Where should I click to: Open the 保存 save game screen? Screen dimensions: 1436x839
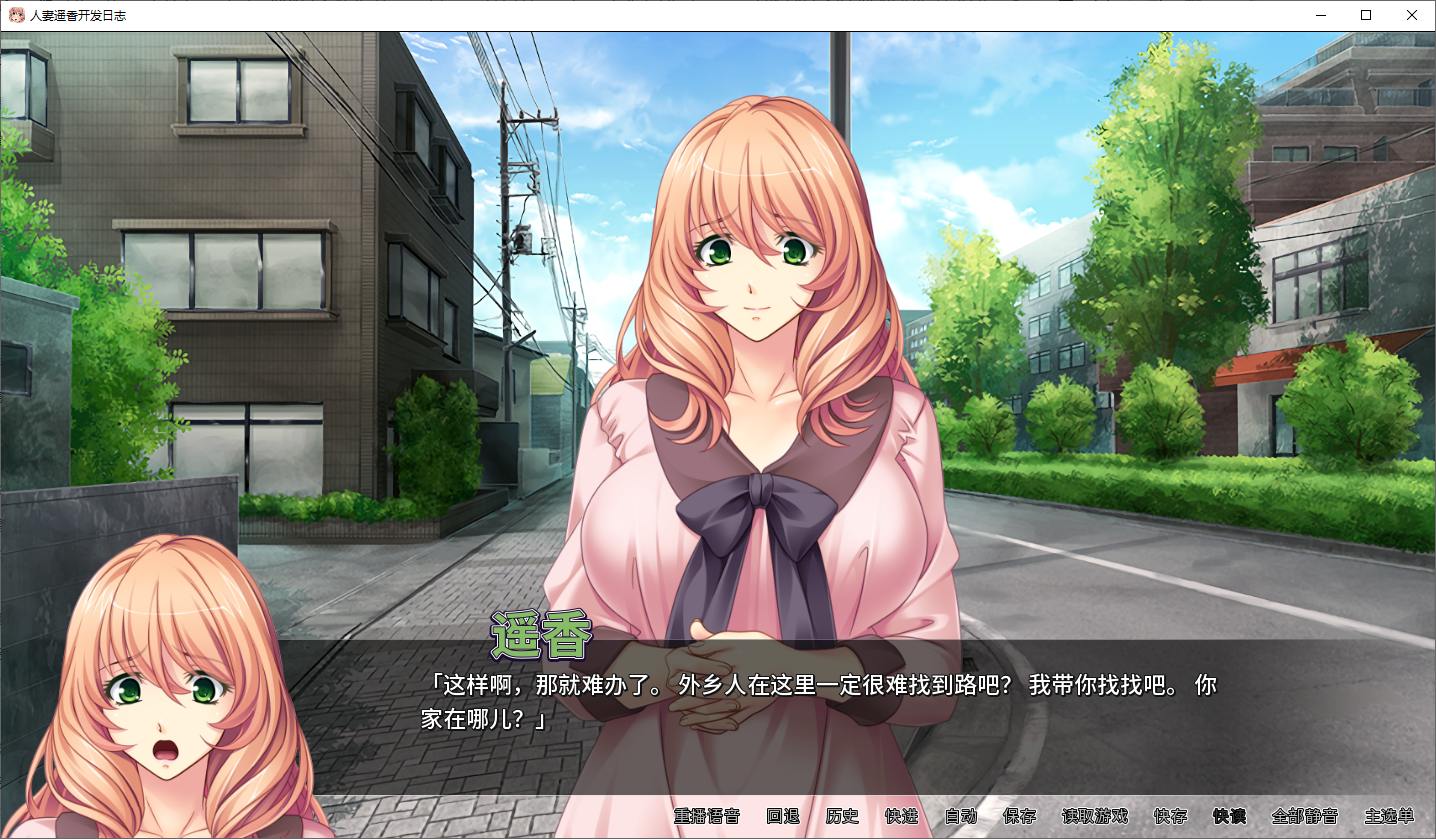(1019, 816)
